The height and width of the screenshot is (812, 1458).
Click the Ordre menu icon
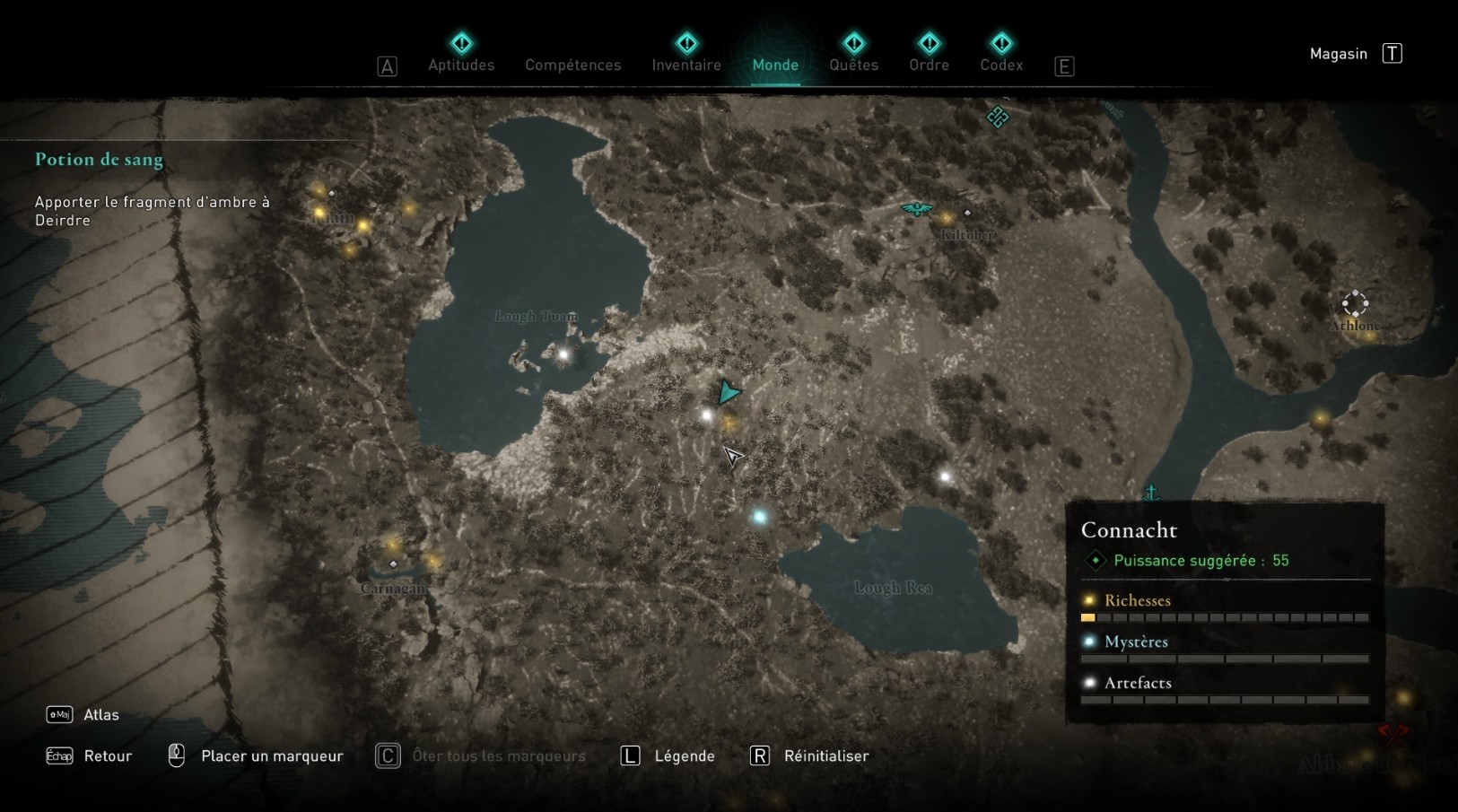point(930,41)
